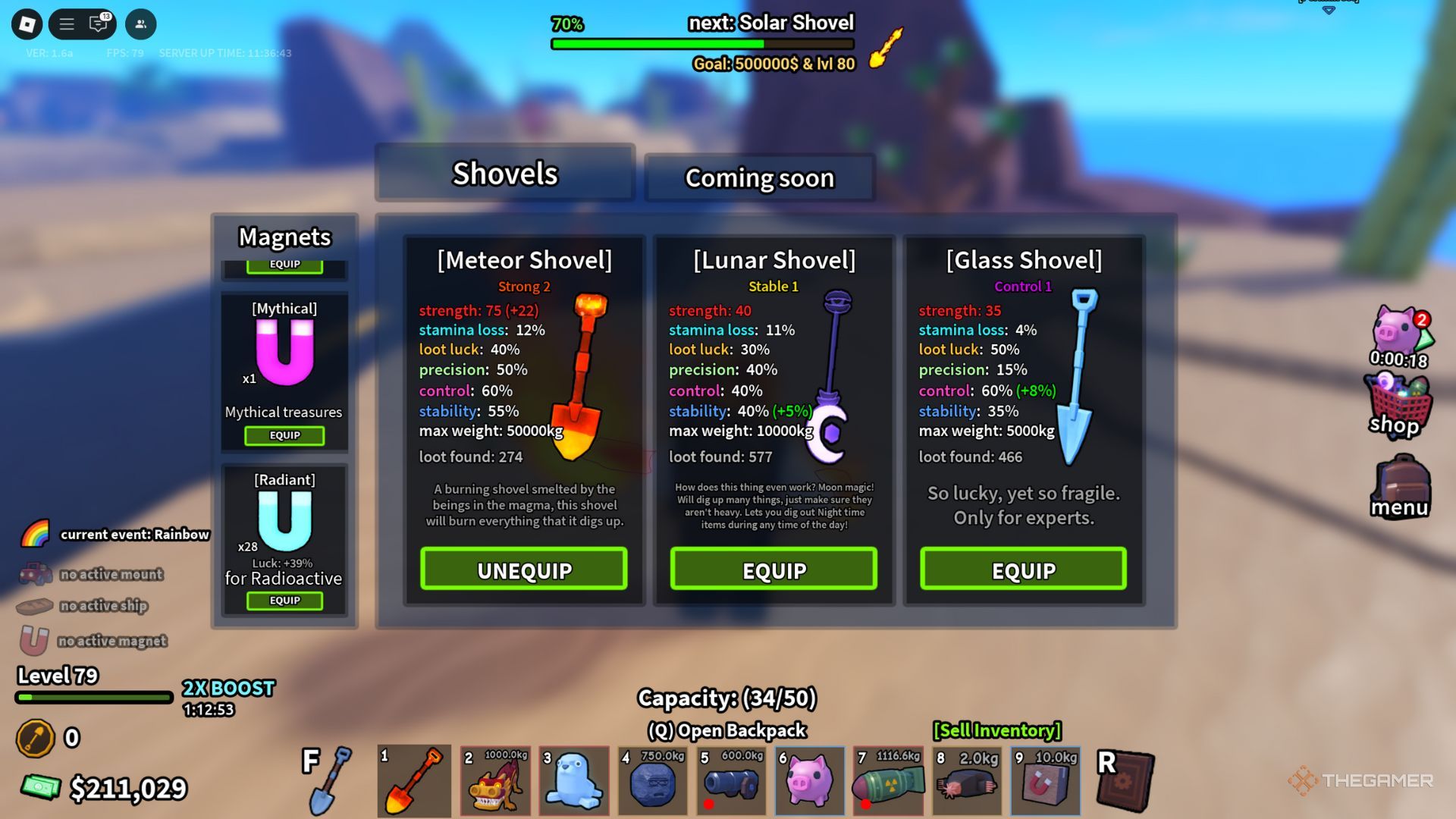Screen dimensions: 1456x819
Task: Sell Inventory from the hotbar
Action: tap(996, 730)
